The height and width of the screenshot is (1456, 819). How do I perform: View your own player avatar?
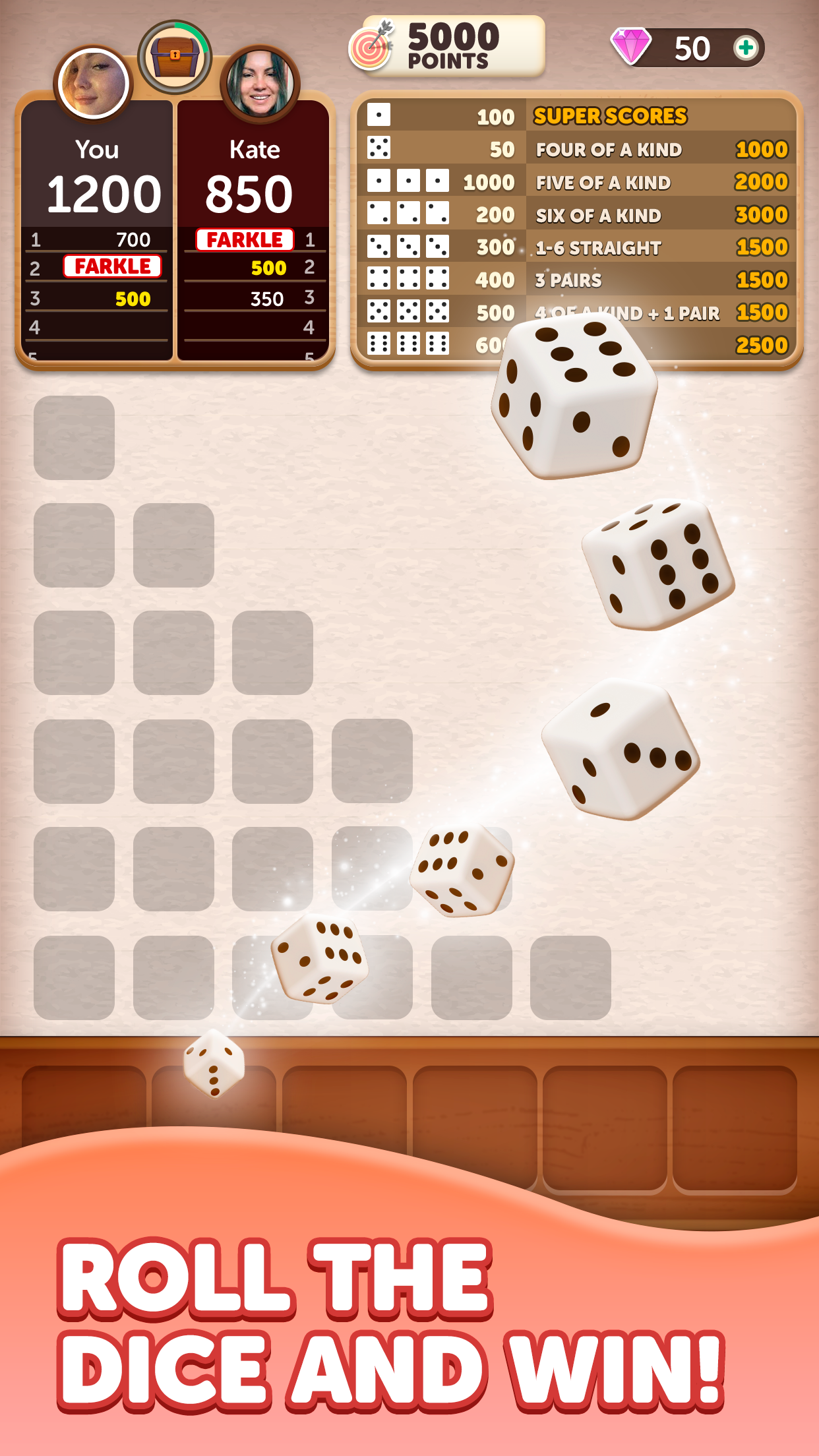pyautogui.click(x=93, y=84)
